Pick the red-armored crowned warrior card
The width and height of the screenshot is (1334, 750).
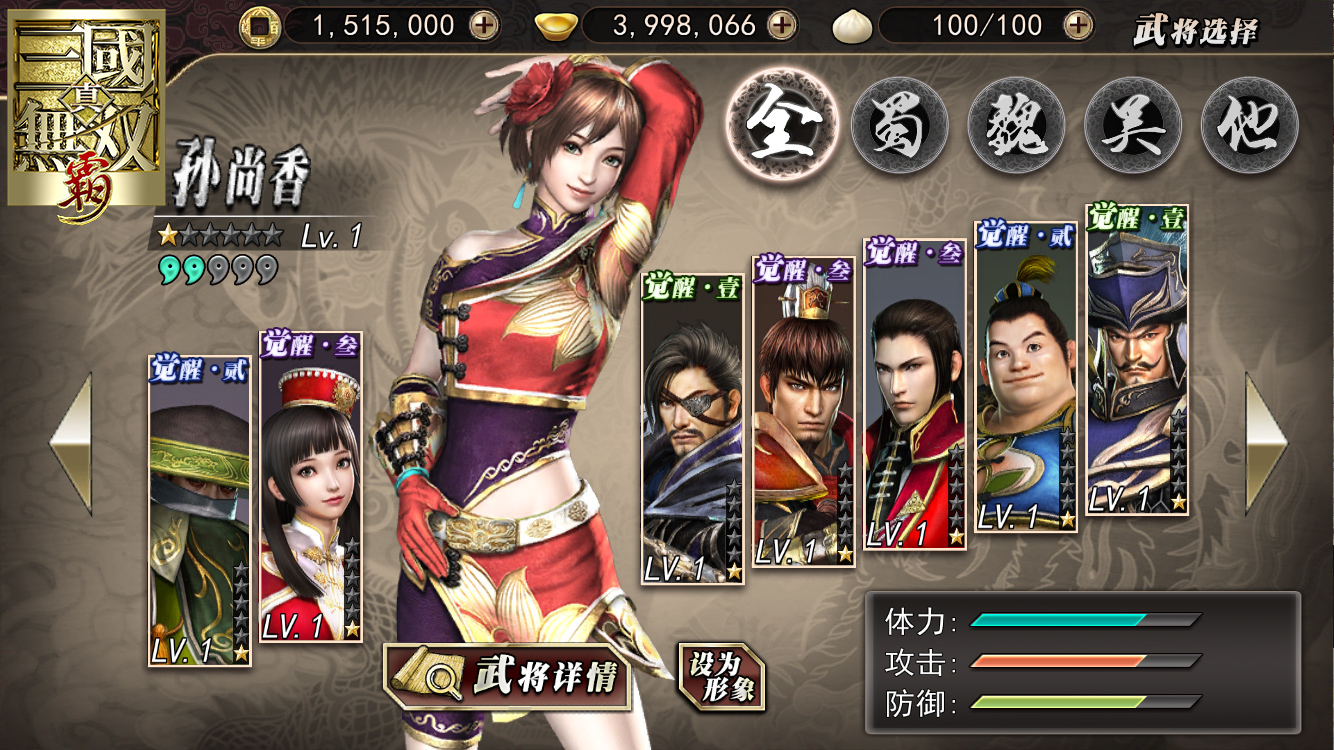(x=804, y=410)
